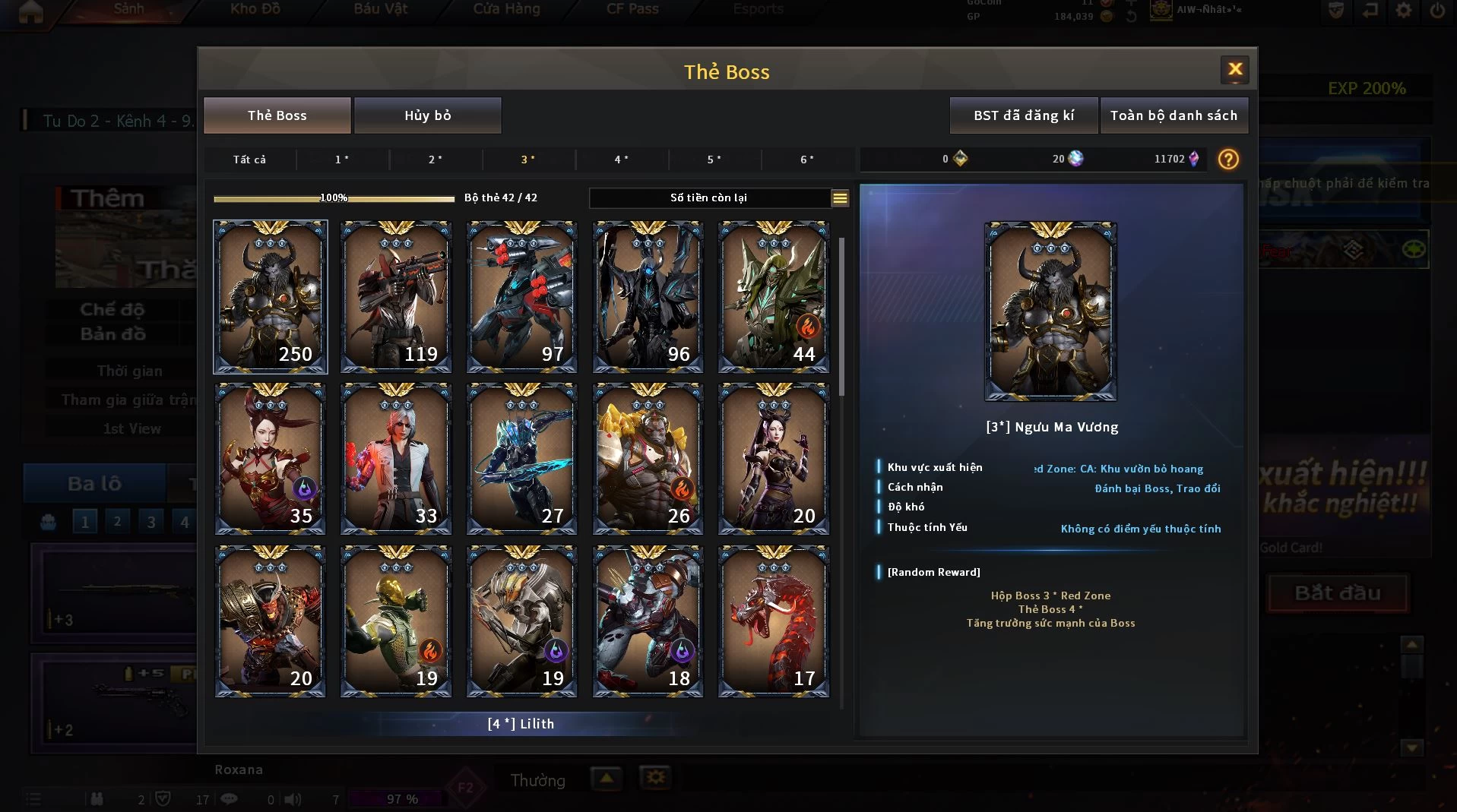Viewport: 1457px width, 812px height.
Task: Select the boss card with count 35
Action: click(271, 459)
